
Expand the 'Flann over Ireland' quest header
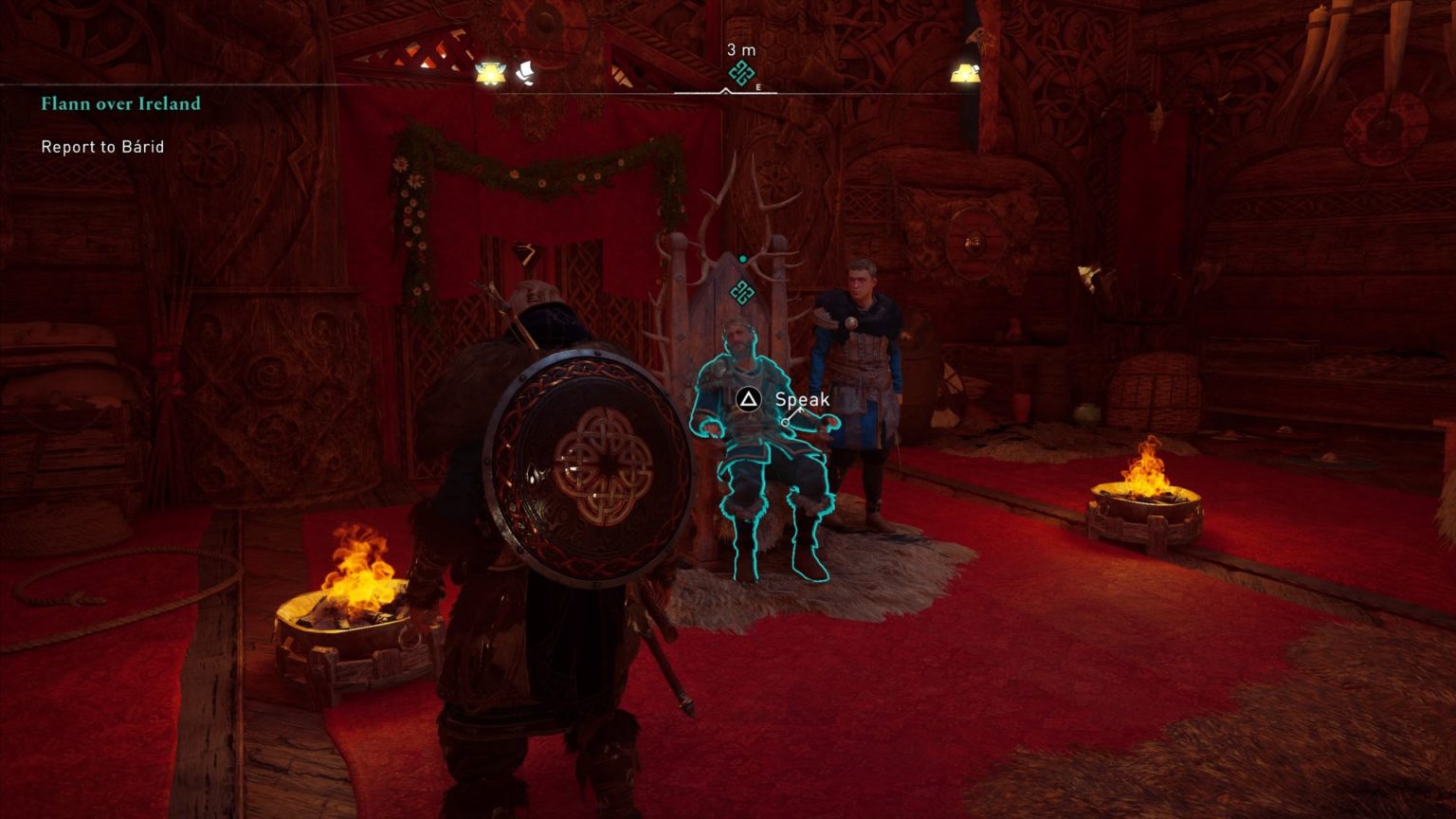click(x=119, y=104)
